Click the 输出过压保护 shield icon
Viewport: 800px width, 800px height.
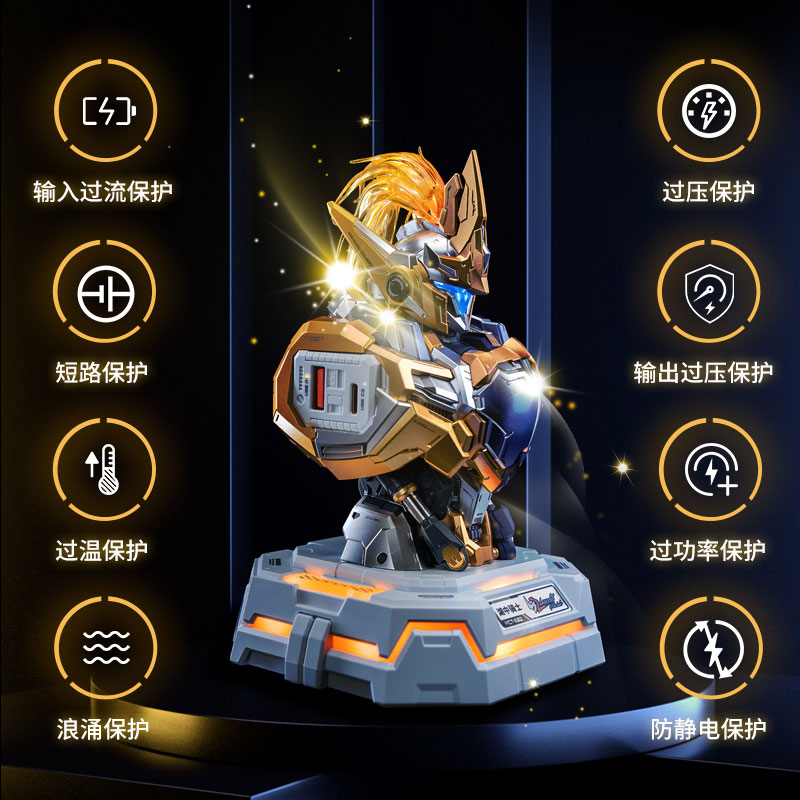click(x=708, y=291)
